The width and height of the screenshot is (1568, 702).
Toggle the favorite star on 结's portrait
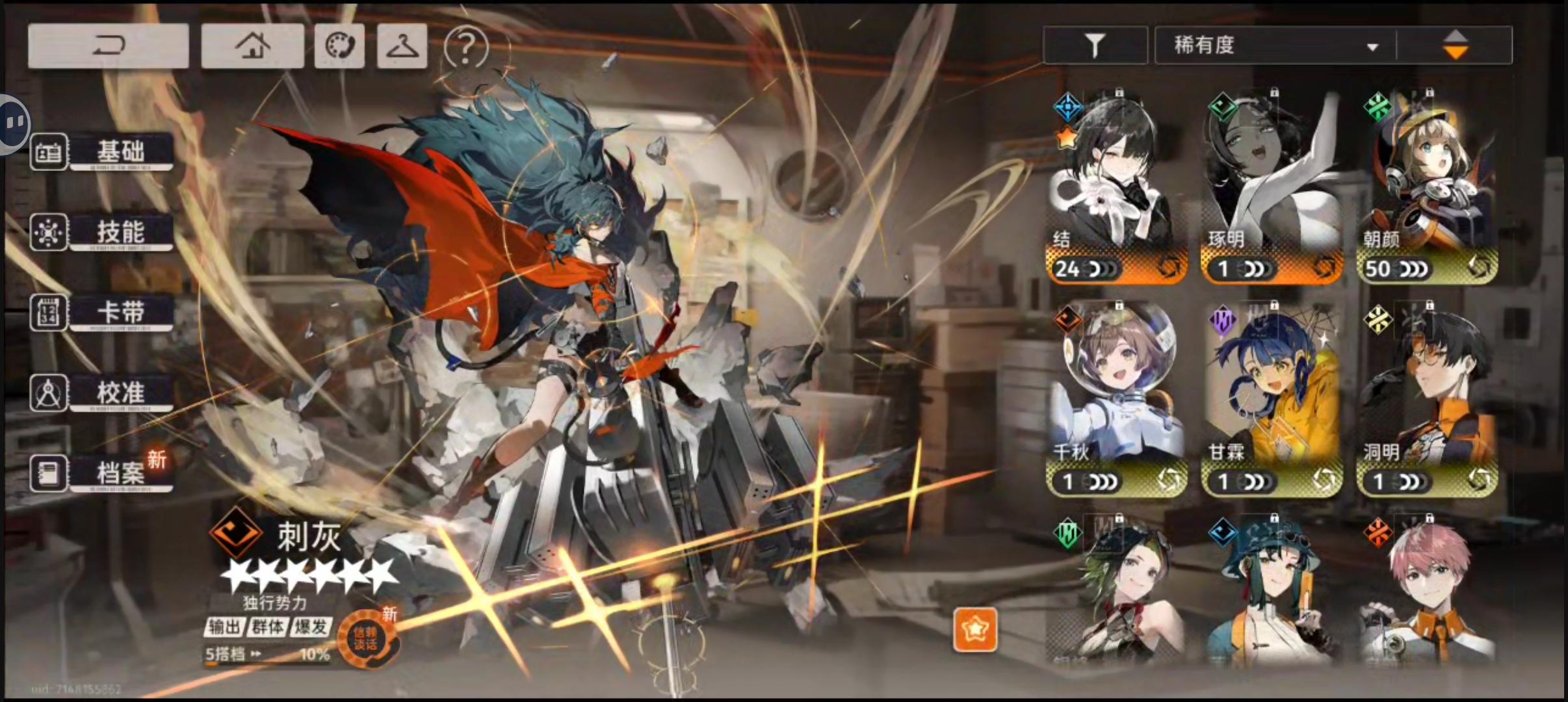pyautogui.click(x=1065, y=138)
